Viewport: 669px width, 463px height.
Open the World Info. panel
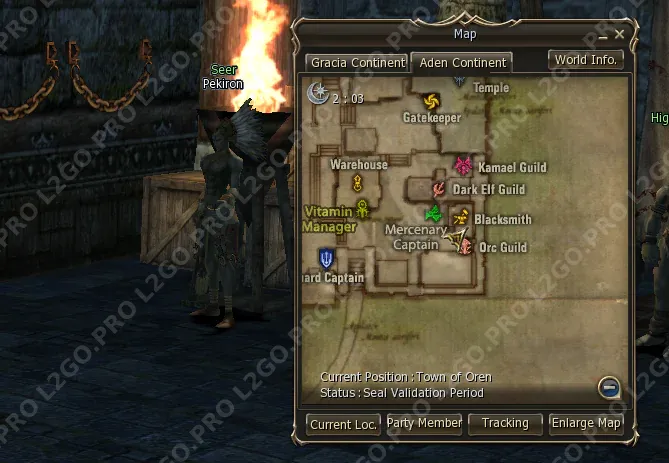(587, 59)
